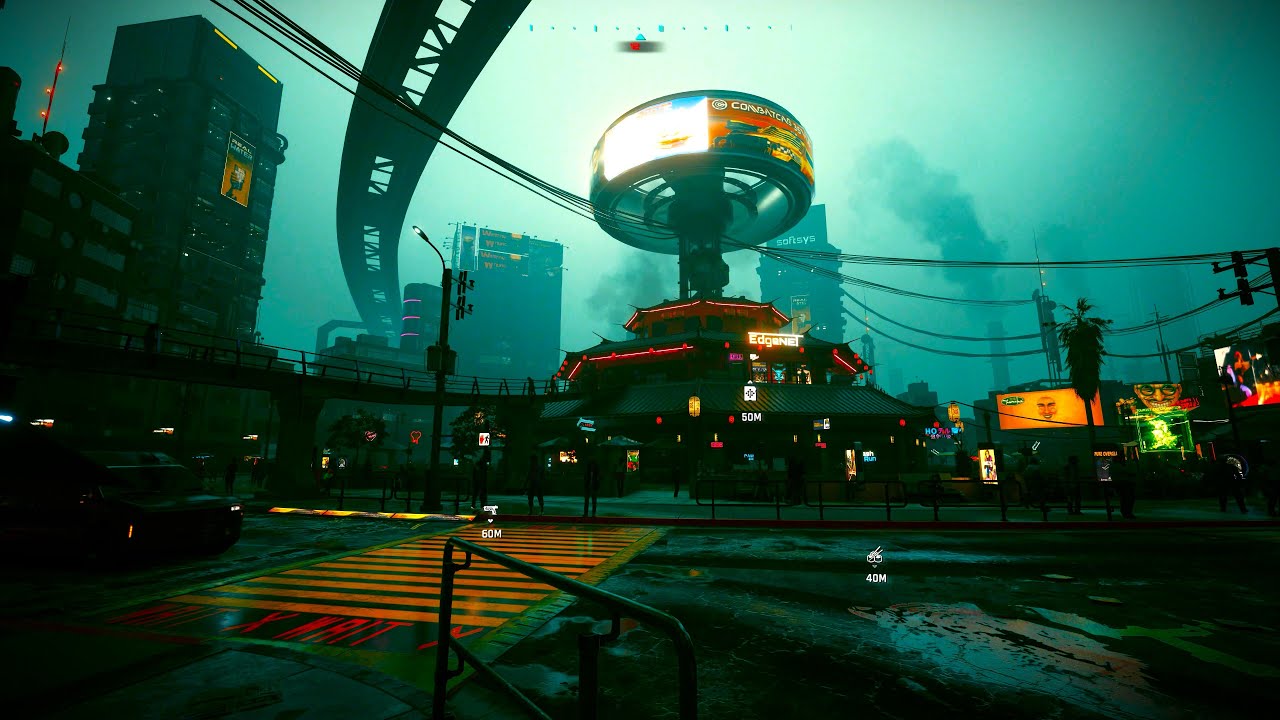Click the small white heart under the 60M gun marker
This screenshot has height=720, width=1280.
[x=490, y=521]
